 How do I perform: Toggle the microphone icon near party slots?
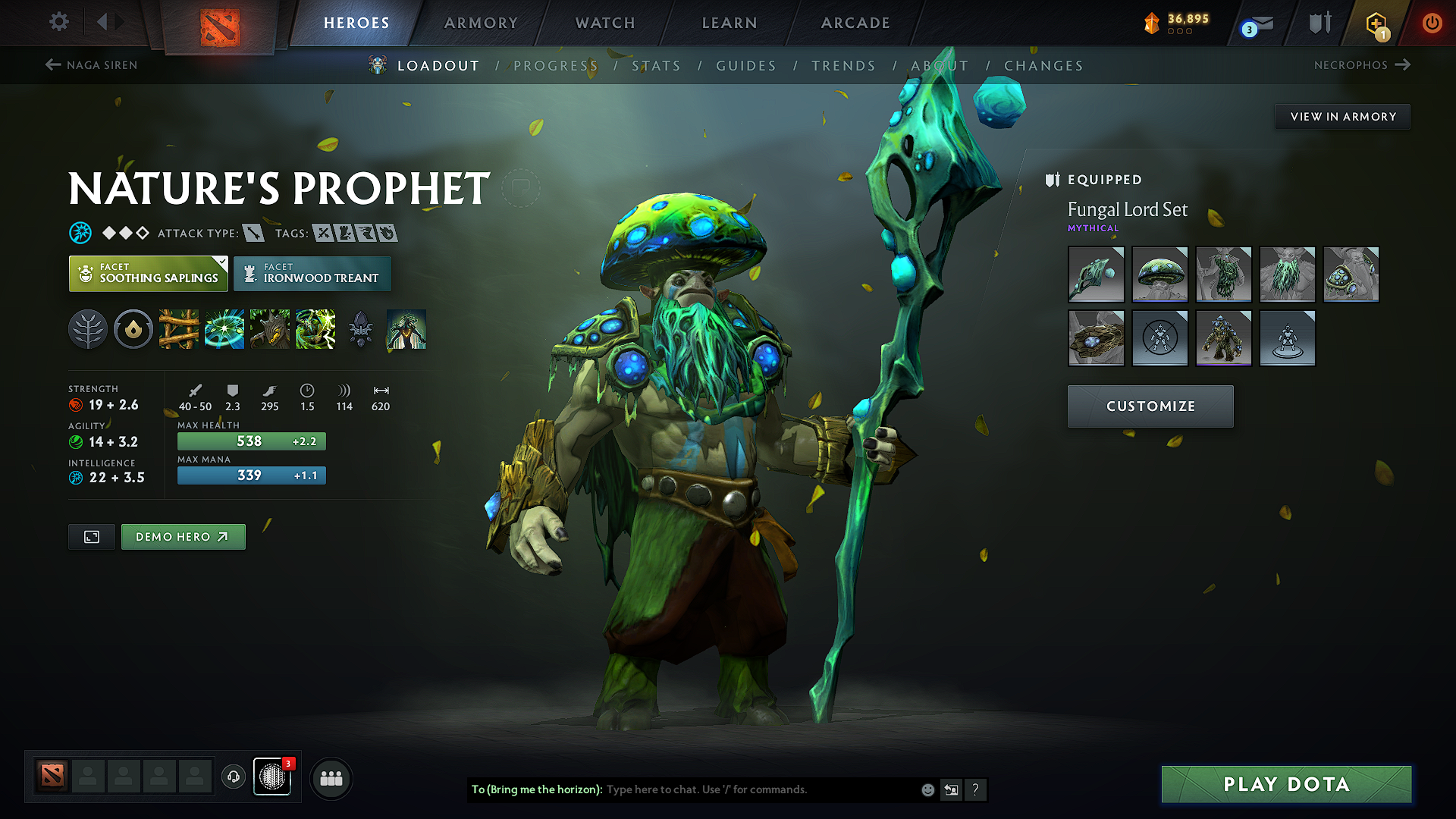coord(234,777)
